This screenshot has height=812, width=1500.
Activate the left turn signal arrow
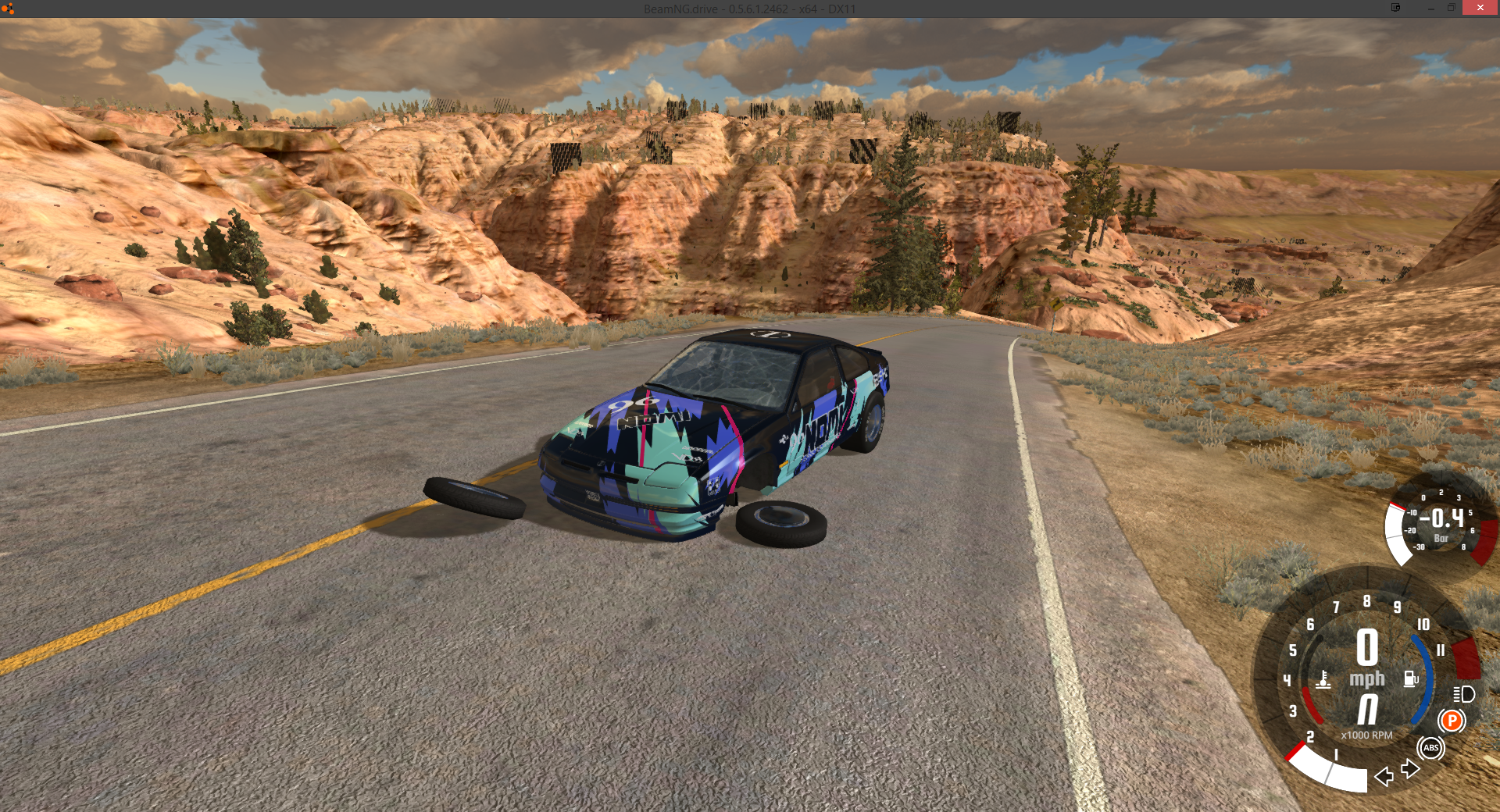(1384, 776)
